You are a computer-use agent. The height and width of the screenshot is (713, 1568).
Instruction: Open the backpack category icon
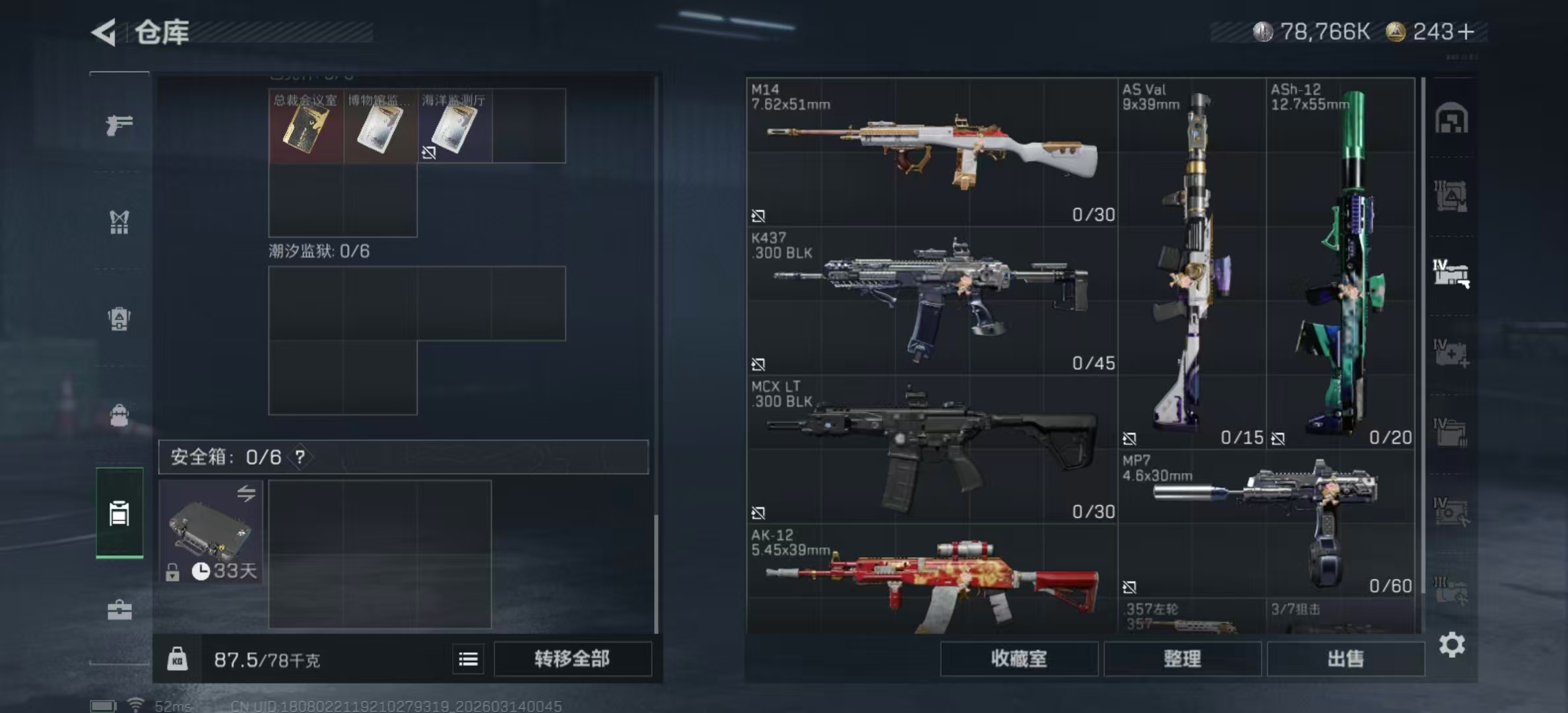[x=119, y=319]
